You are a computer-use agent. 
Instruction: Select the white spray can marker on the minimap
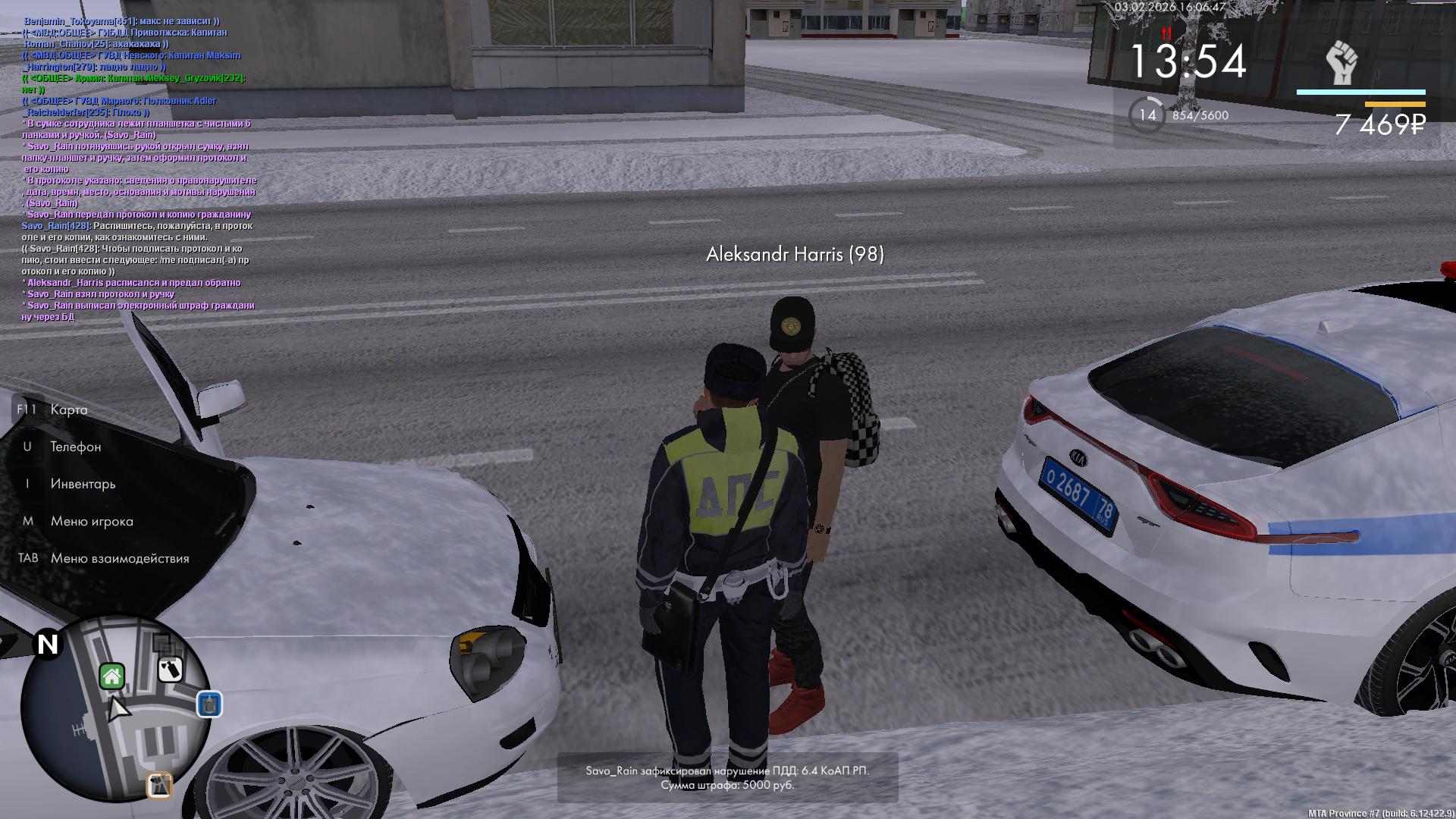coord(170,670)
